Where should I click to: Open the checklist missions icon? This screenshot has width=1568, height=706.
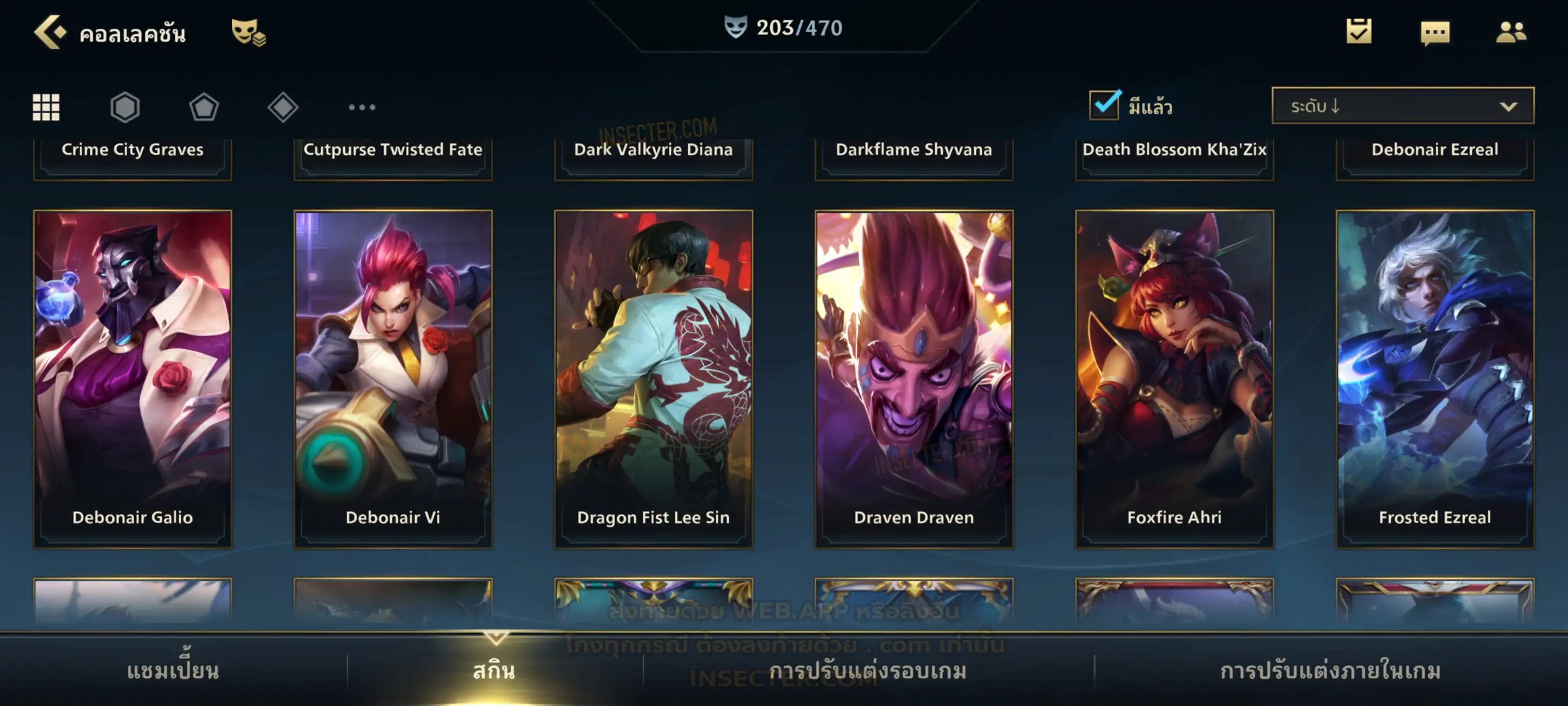[1358, 32]
